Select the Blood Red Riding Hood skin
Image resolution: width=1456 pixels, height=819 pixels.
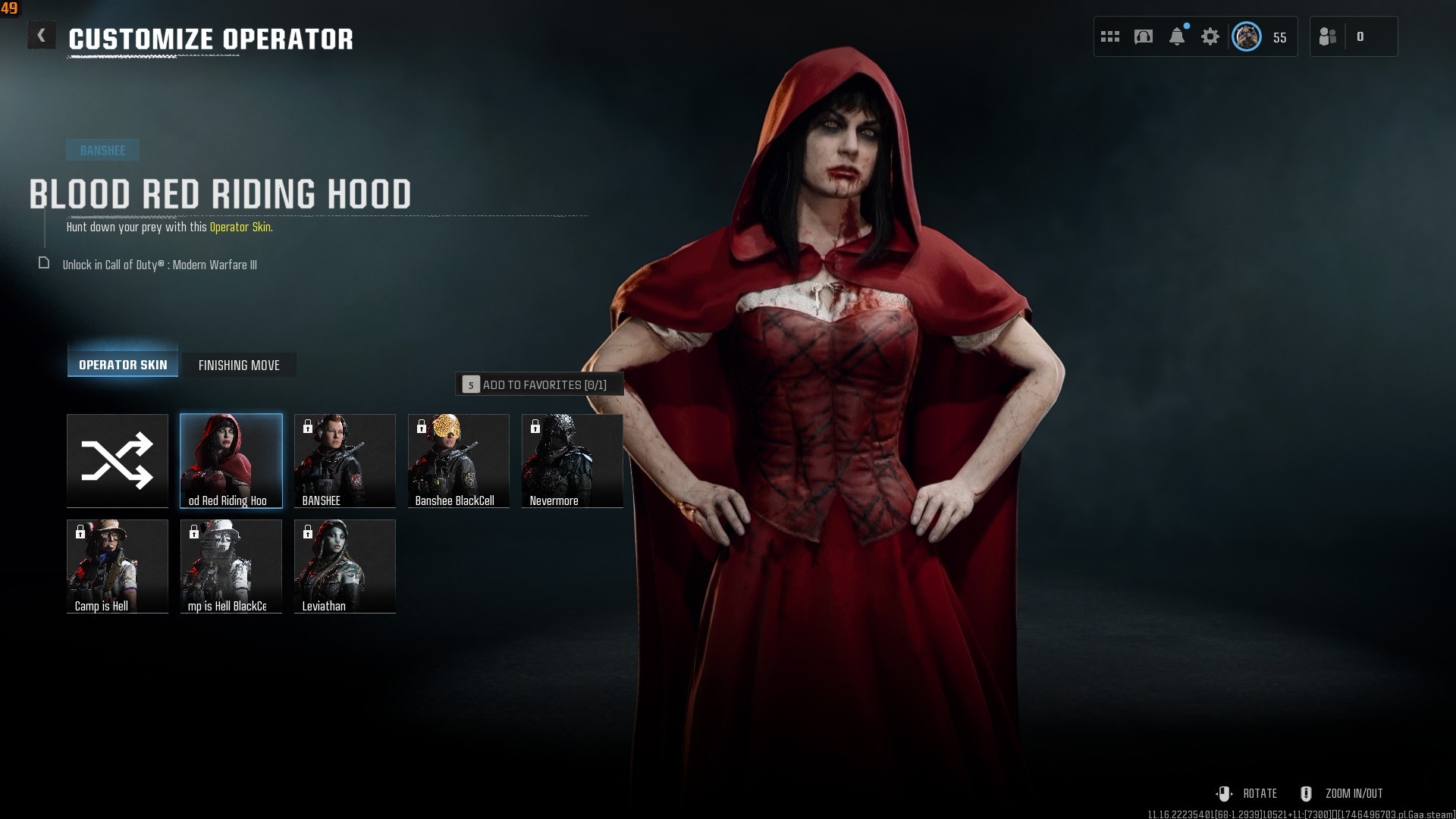(x=231, y=460)
